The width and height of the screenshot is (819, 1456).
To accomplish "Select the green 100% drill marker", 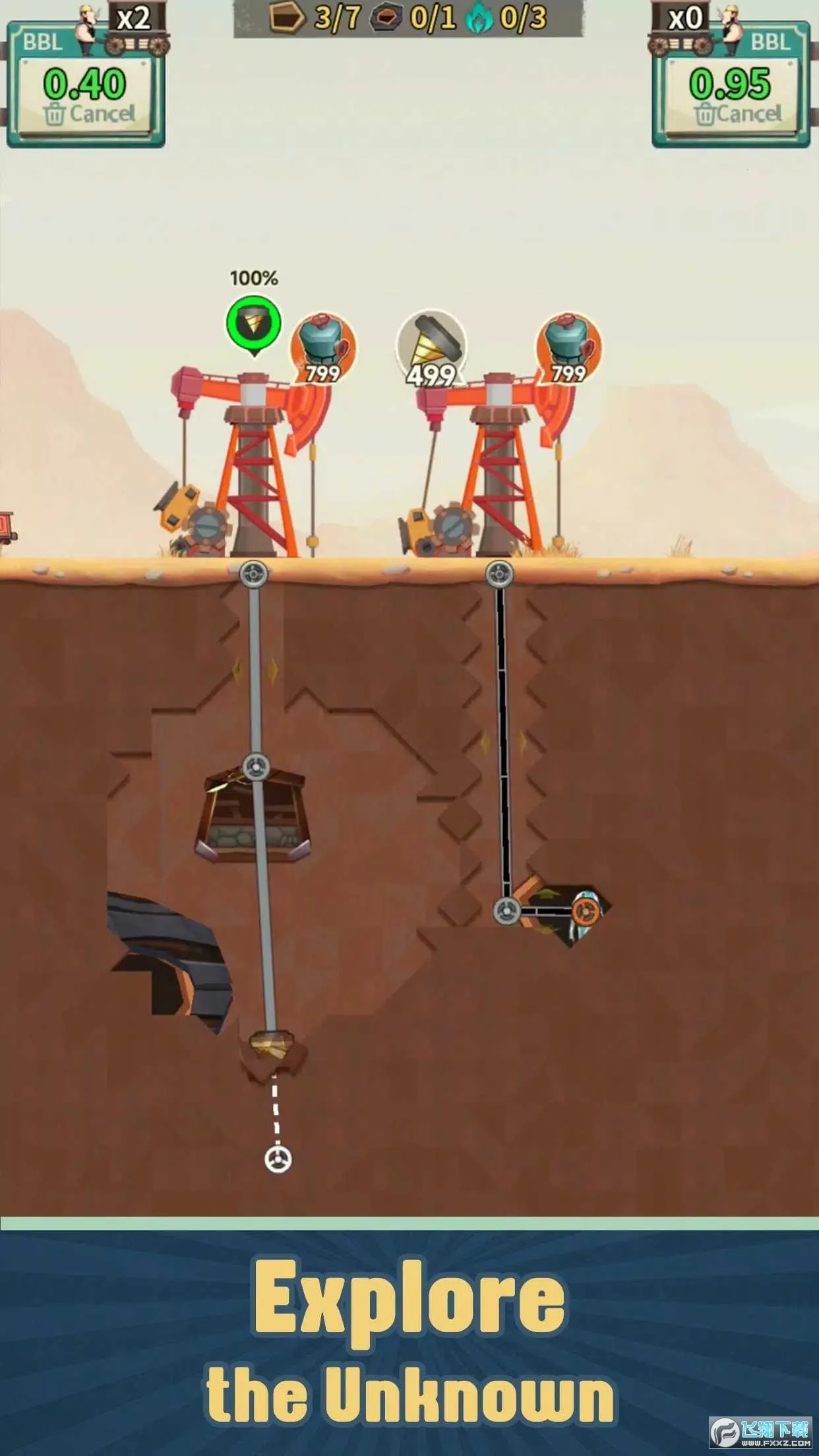I will (254, 323).
